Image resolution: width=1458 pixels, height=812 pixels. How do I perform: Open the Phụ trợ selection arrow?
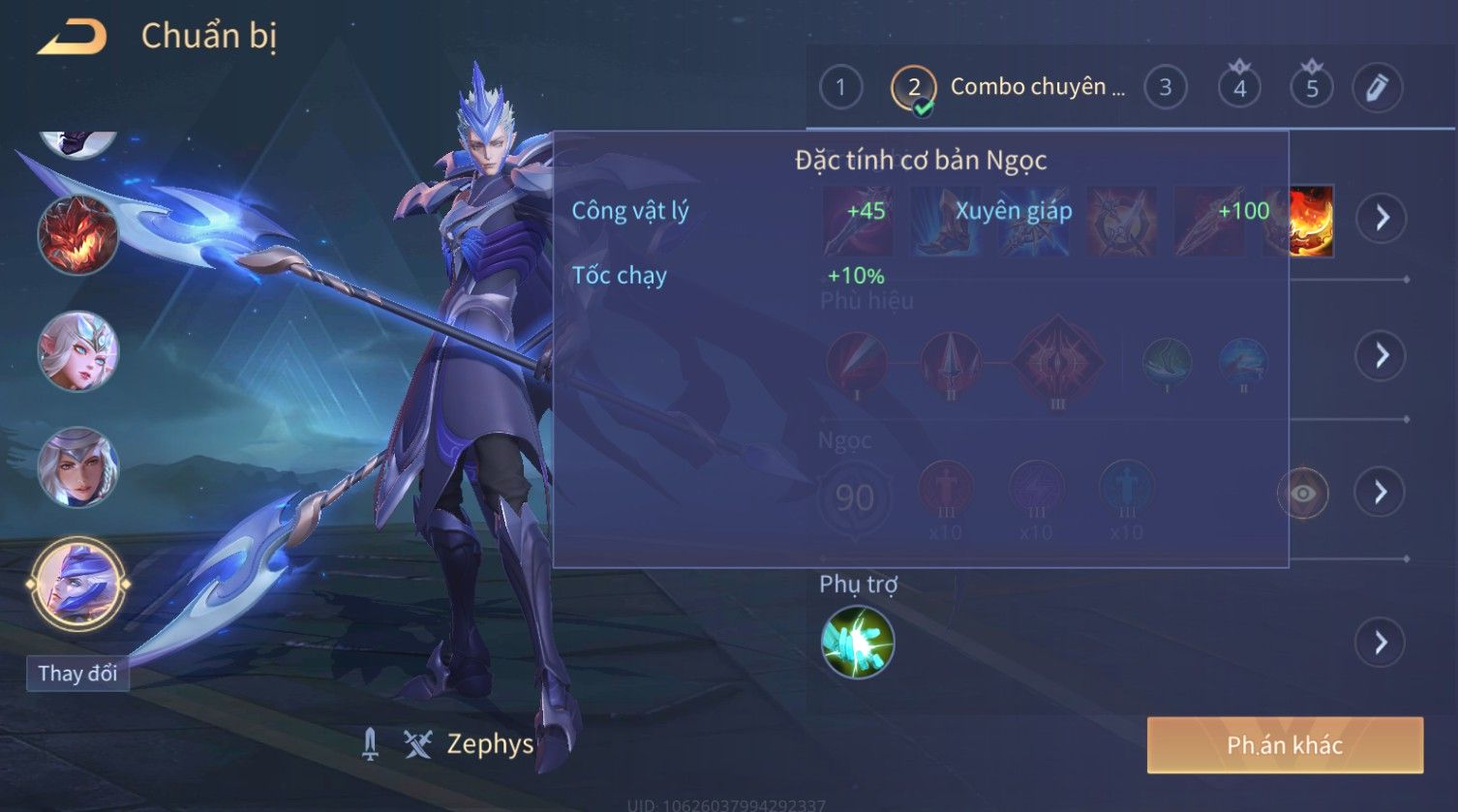coord(1381,643)
